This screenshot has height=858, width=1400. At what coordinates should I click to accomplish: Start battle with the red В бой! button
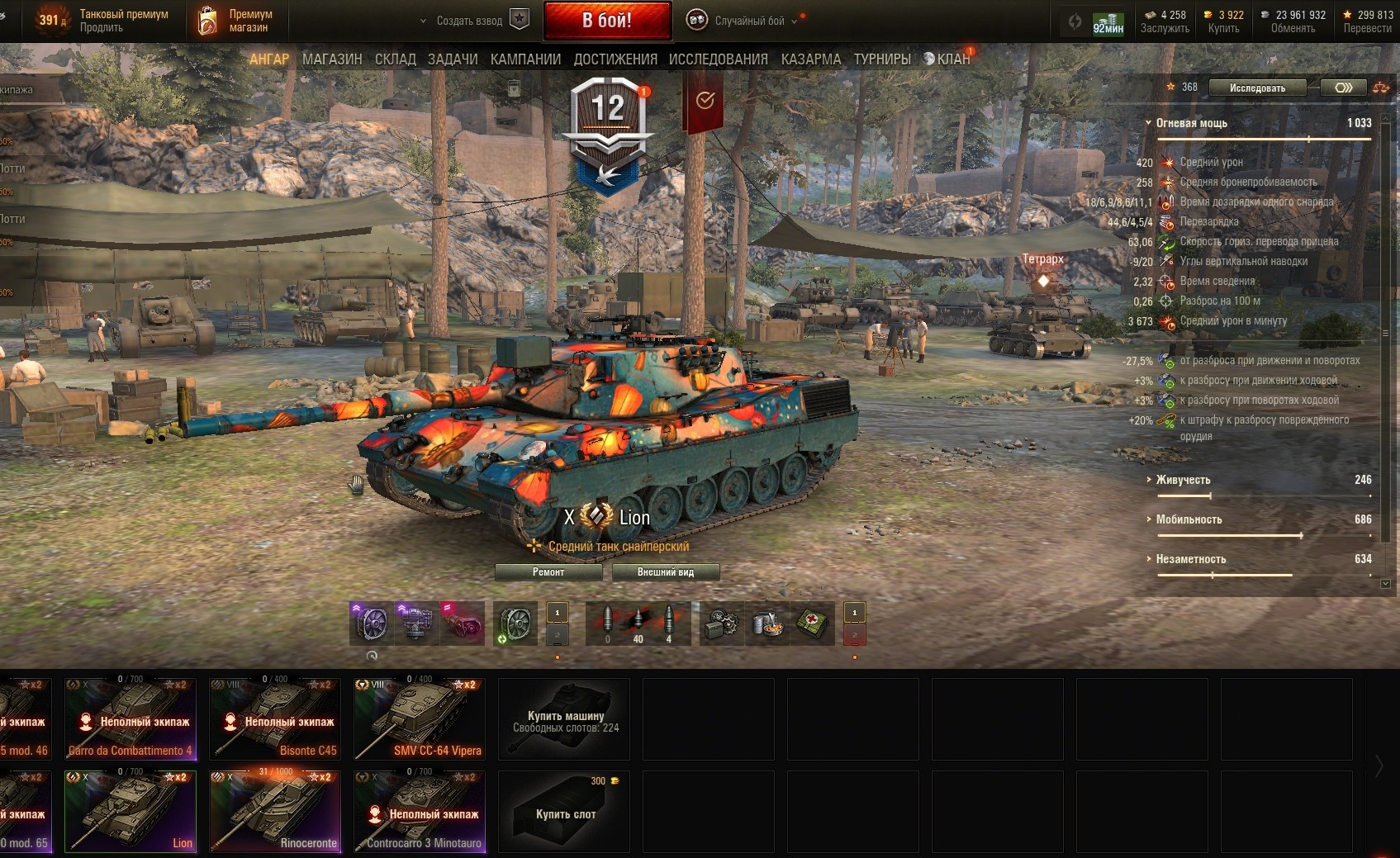pyautogui.click(x=607, y=21)
